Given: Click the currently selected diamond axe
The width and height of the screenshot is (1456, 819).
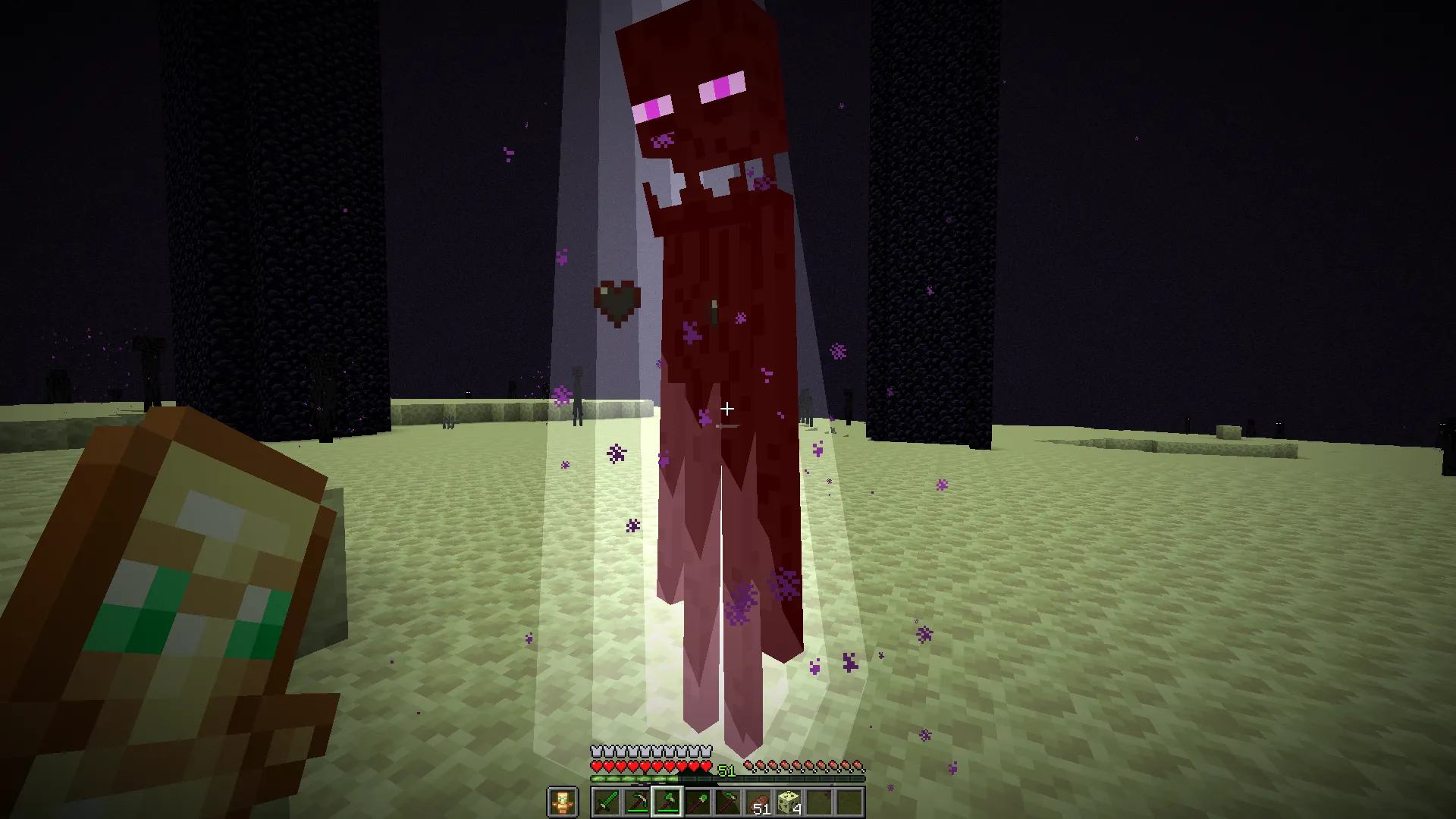Looking at the screenshot, I should click(x=666, y=800).
